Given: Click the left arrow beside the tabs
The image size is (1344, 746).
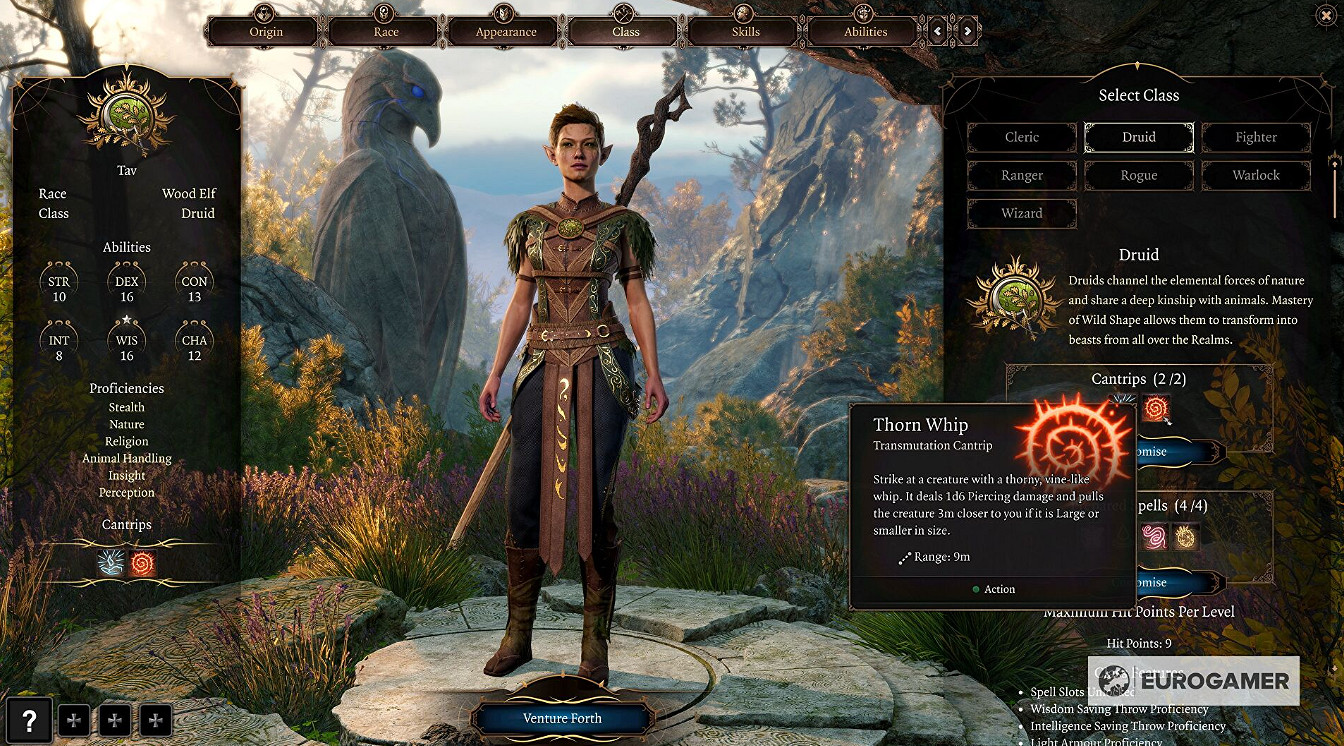Looking at the screenshot, I should tap(937, 31).
